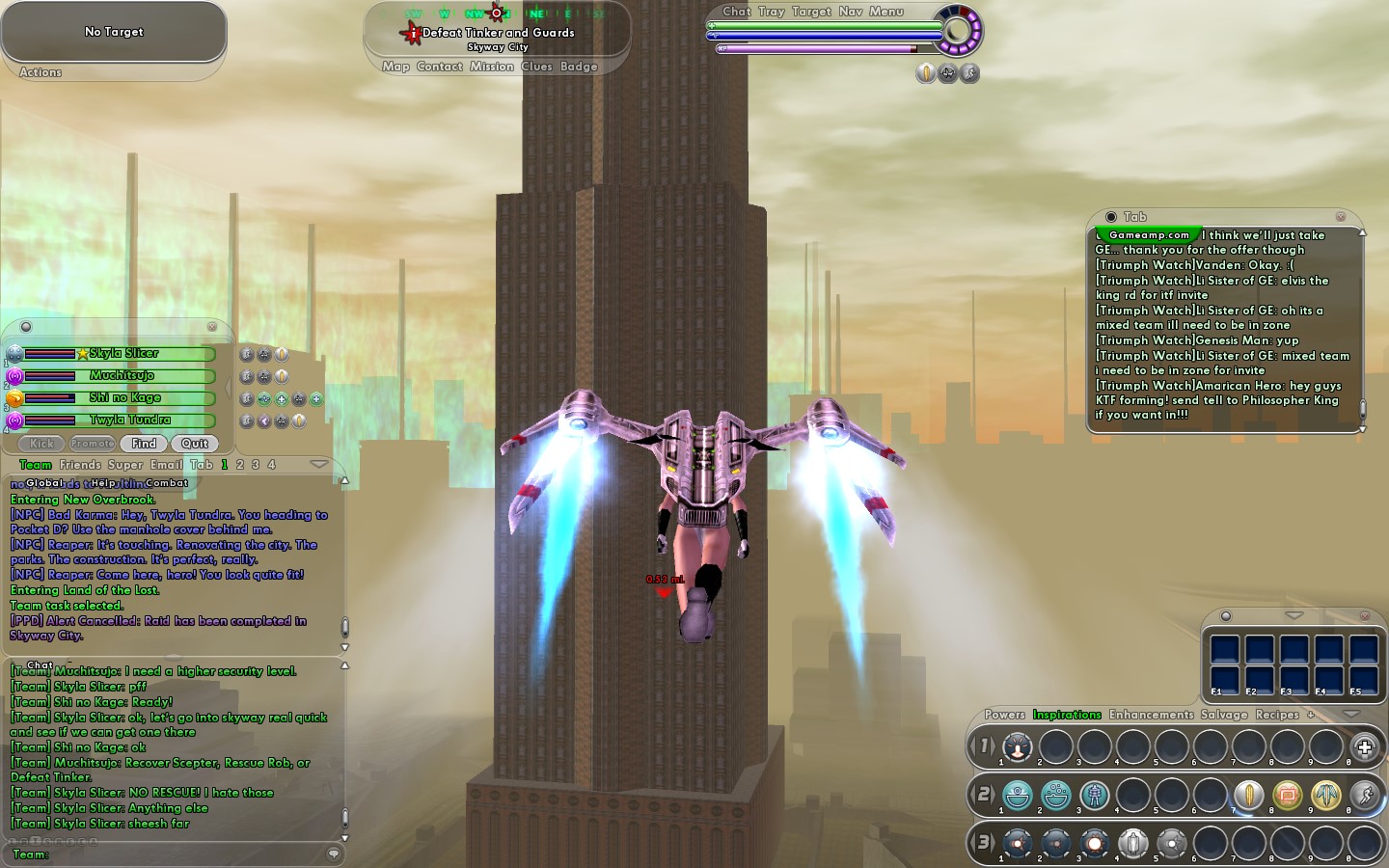Open the Clues window
This screenshot has width=1389, height=868.
536,67
